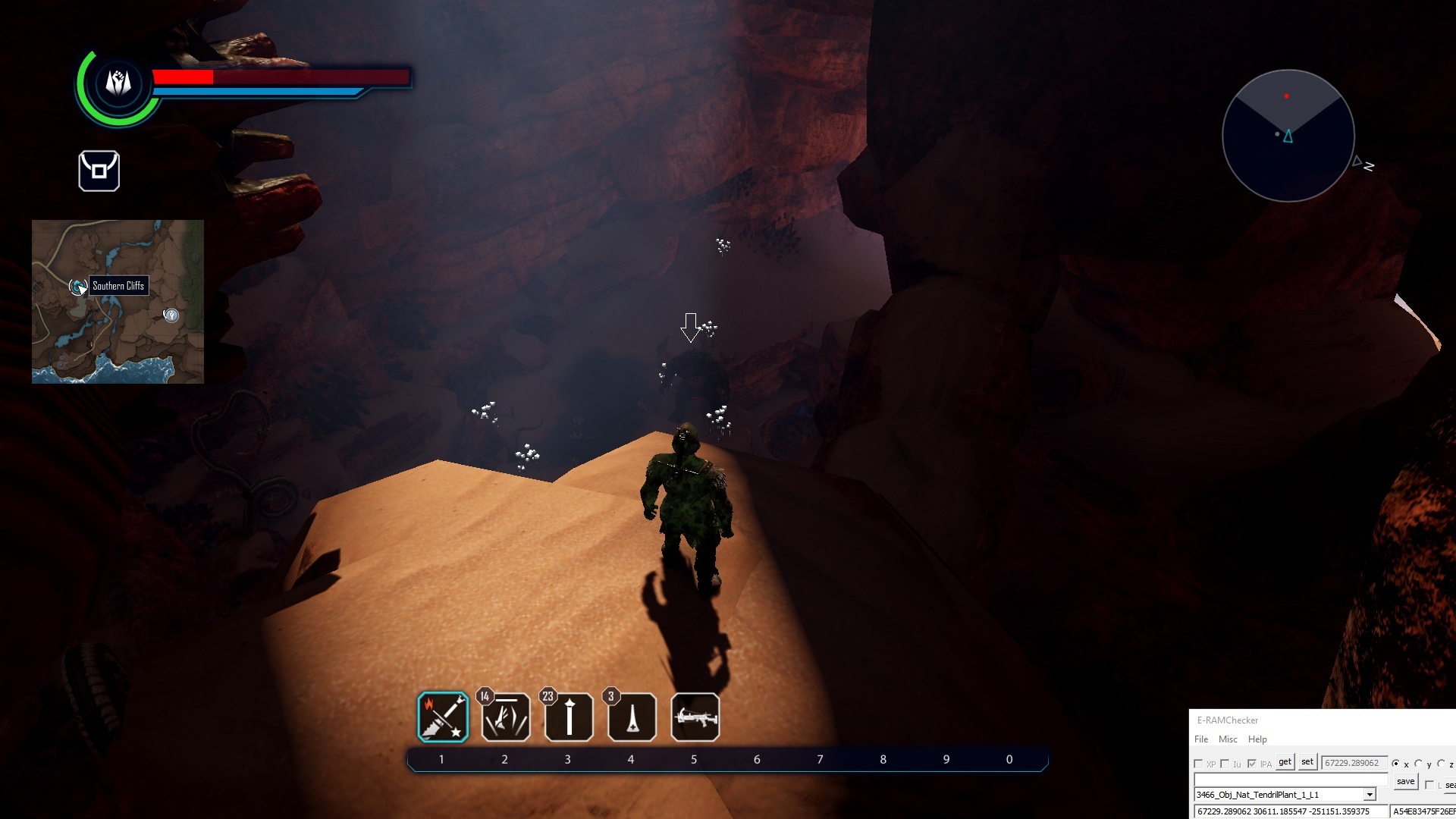
Task: Choose the arrows slot with count 14
Action: 506,717
